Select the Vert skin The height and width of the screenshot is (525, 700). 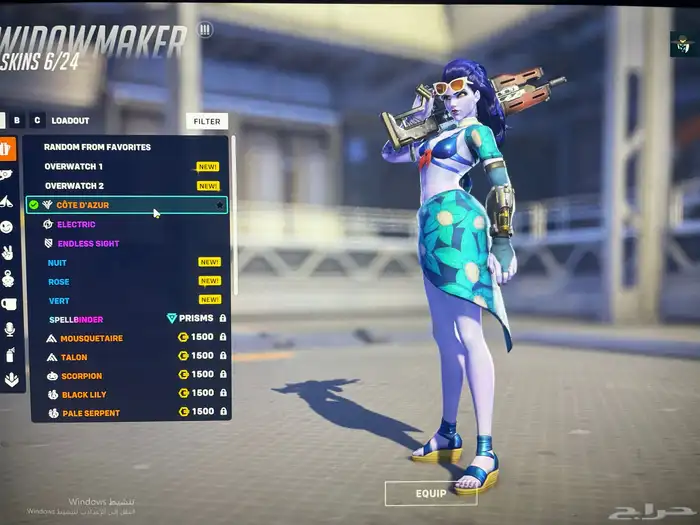58,299
